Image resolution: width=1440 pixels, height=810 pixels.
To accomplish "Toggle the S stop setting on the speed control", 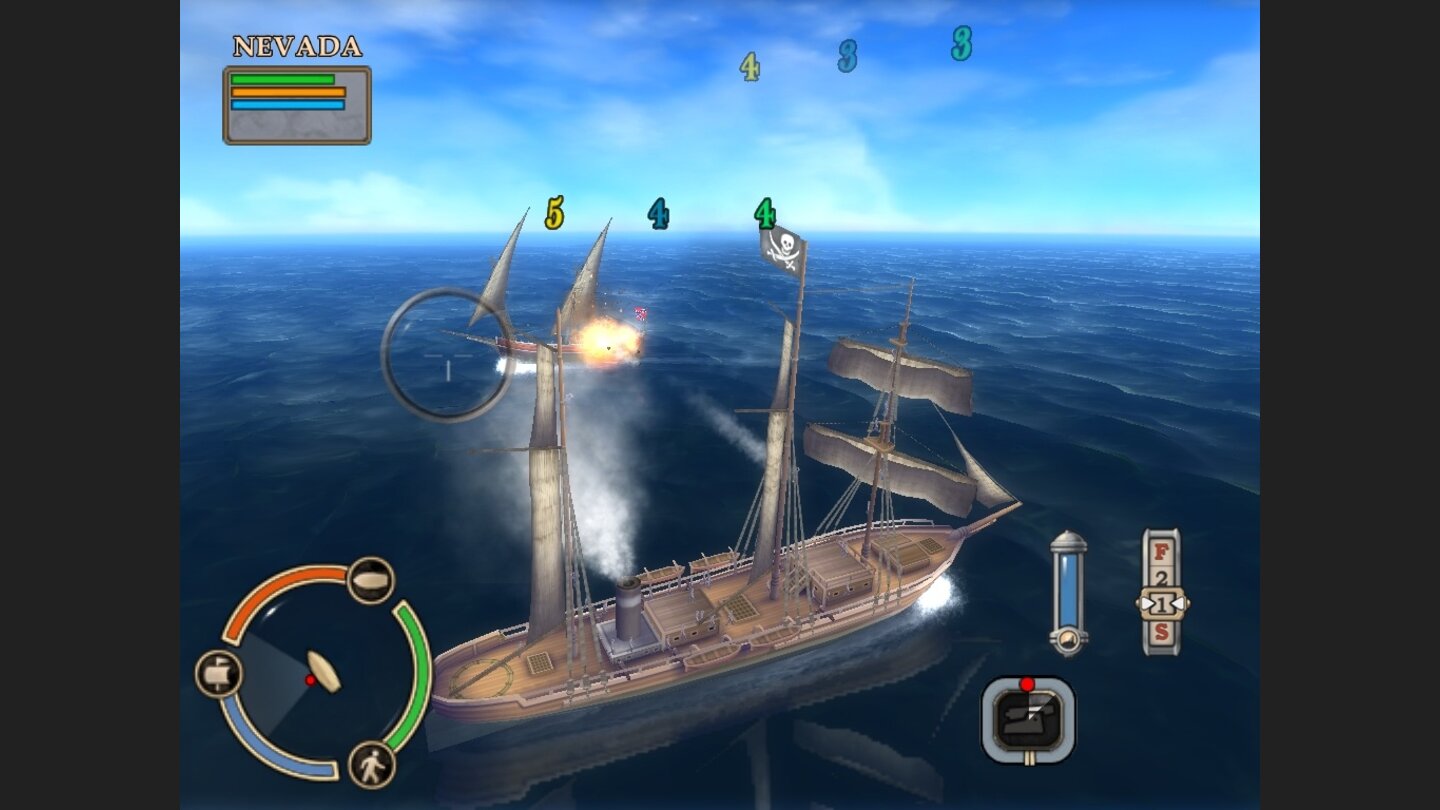I will [x=1160, y=631].
